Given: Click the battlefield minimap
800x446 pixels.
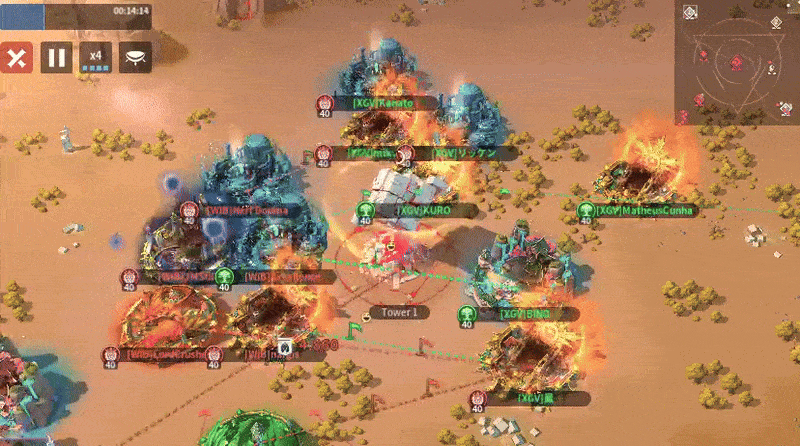Looking at the screenshot, I should point(736,62).
